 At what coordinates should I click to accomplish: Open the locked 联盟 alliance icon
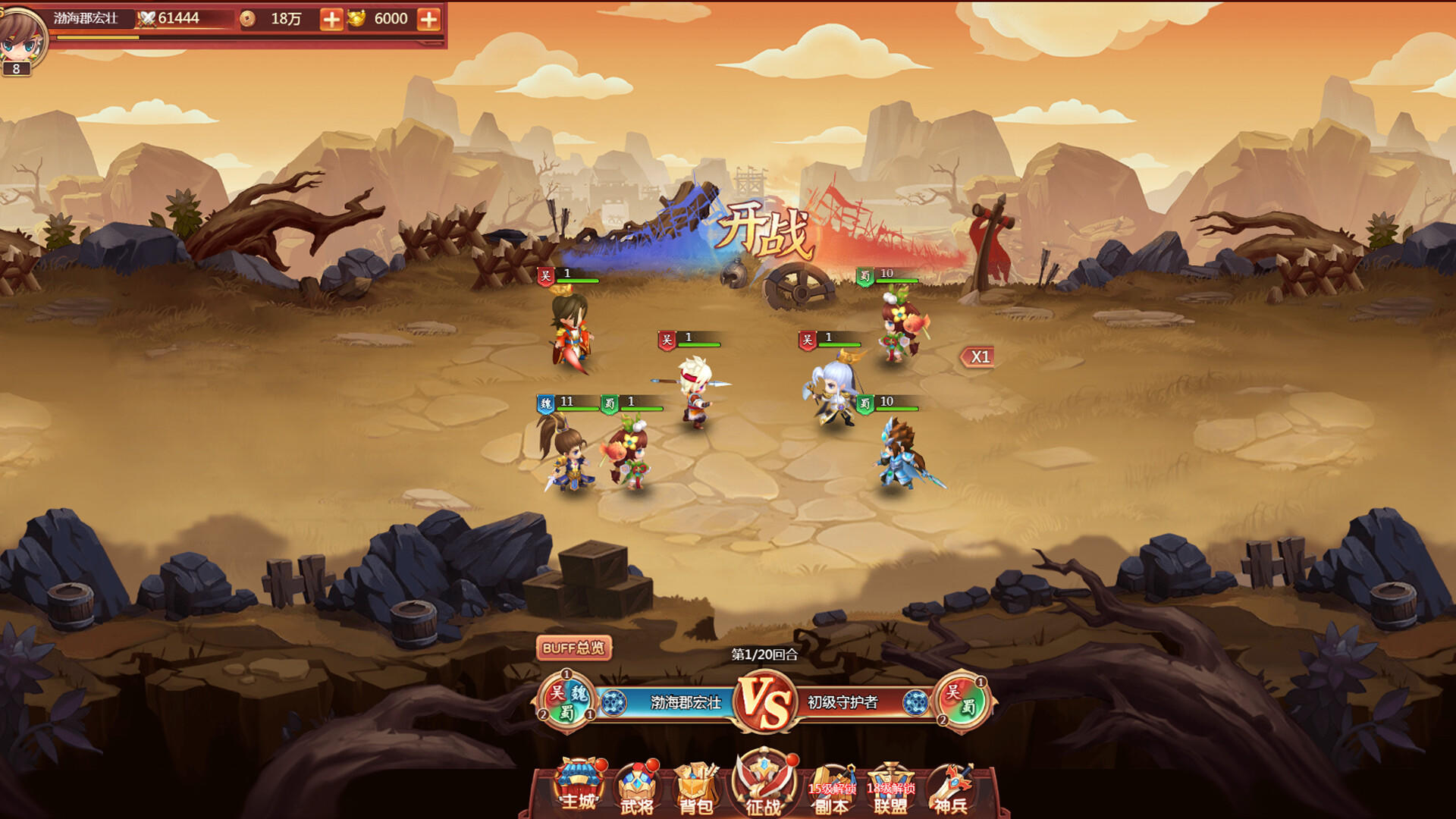(x=891, y=790)
